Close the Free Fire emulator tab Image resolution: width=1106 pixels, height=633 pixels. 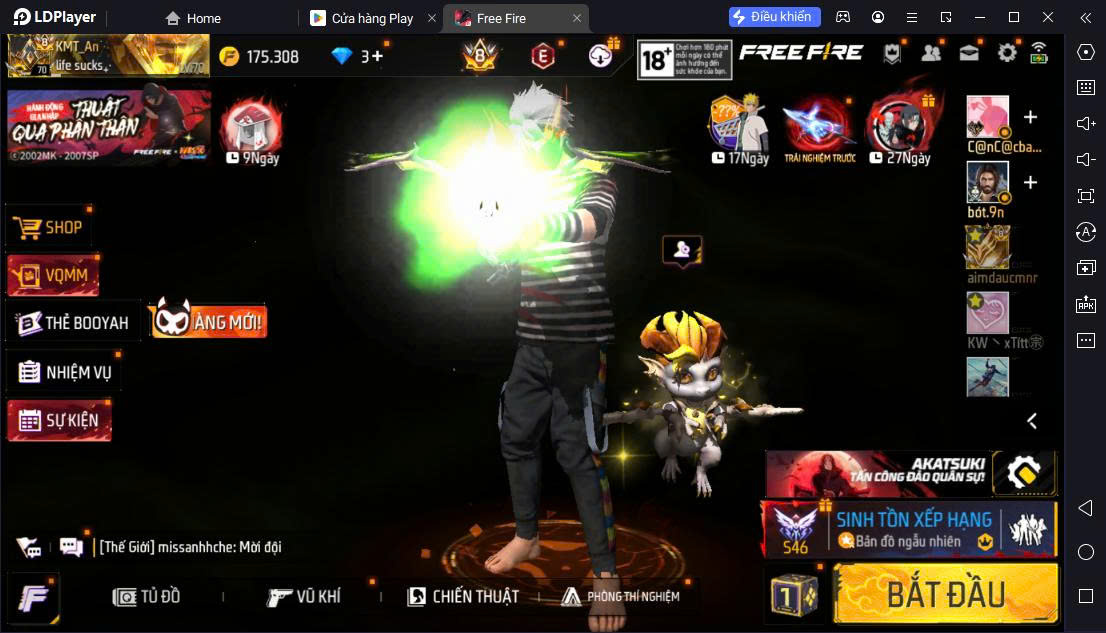577,18
